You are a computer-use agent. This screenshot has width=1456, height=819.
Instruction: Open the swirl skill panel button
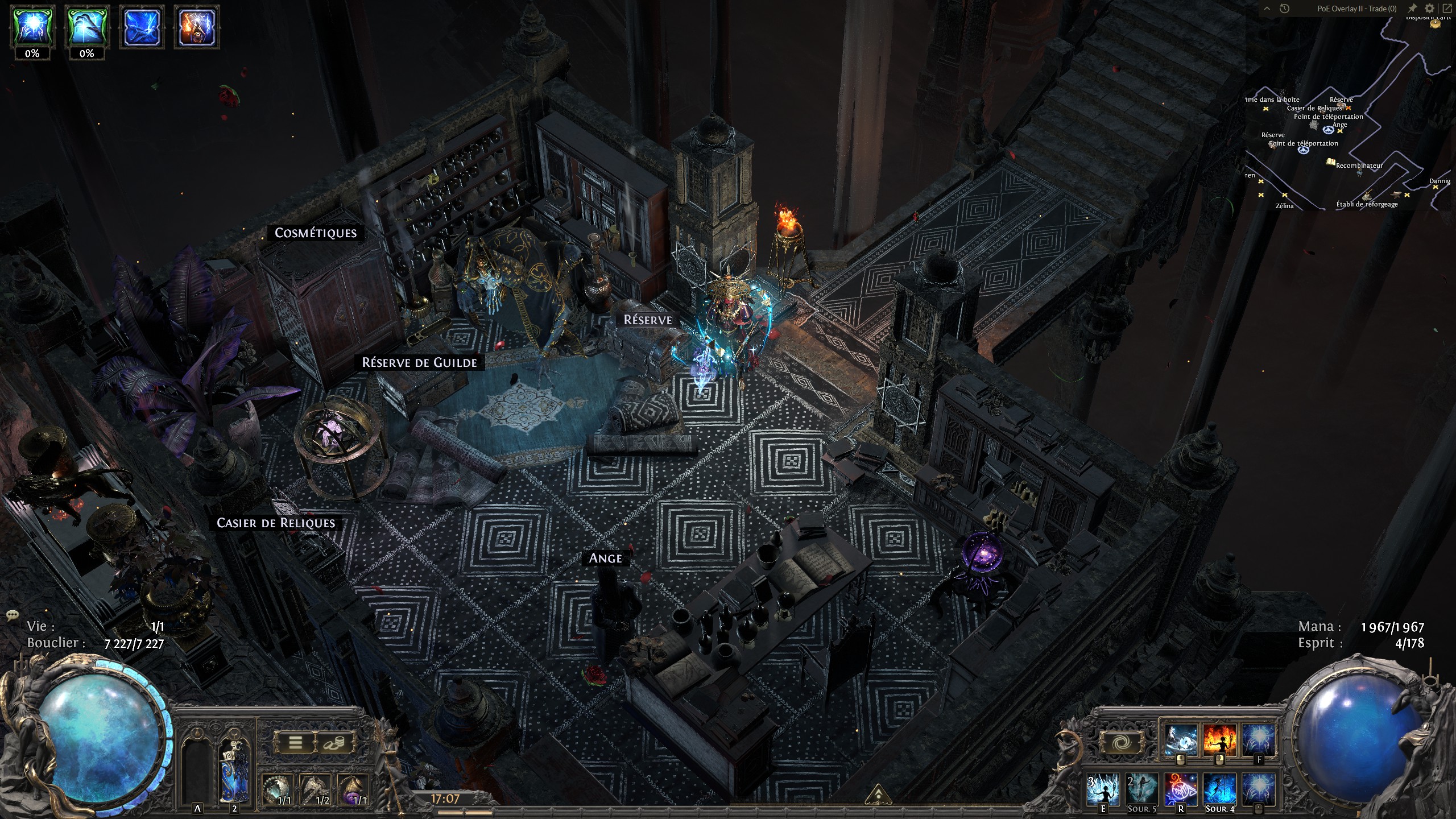(1123, 743)
